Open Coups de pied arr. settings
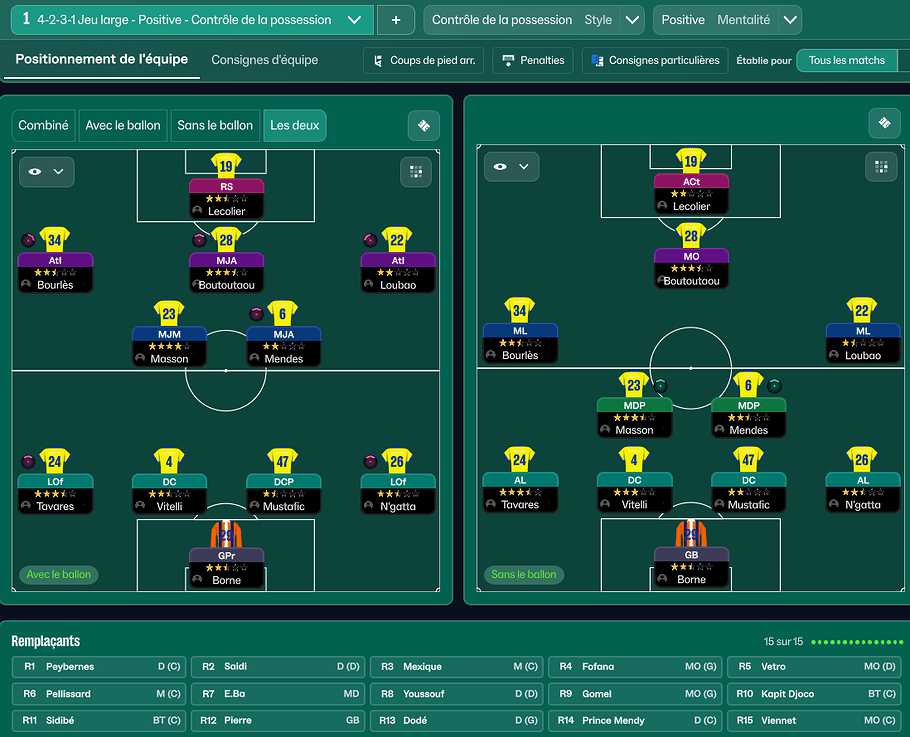Screen dimensions: 910x737 click(x=423, y=60)
